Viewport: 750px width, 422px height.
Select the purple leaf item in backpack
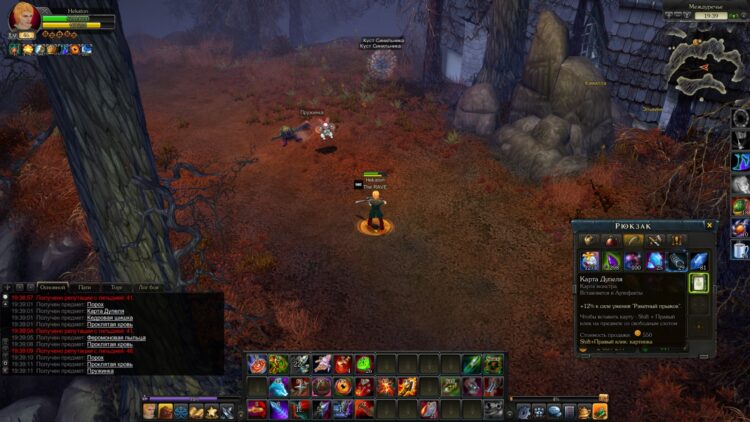pos(611,261)
